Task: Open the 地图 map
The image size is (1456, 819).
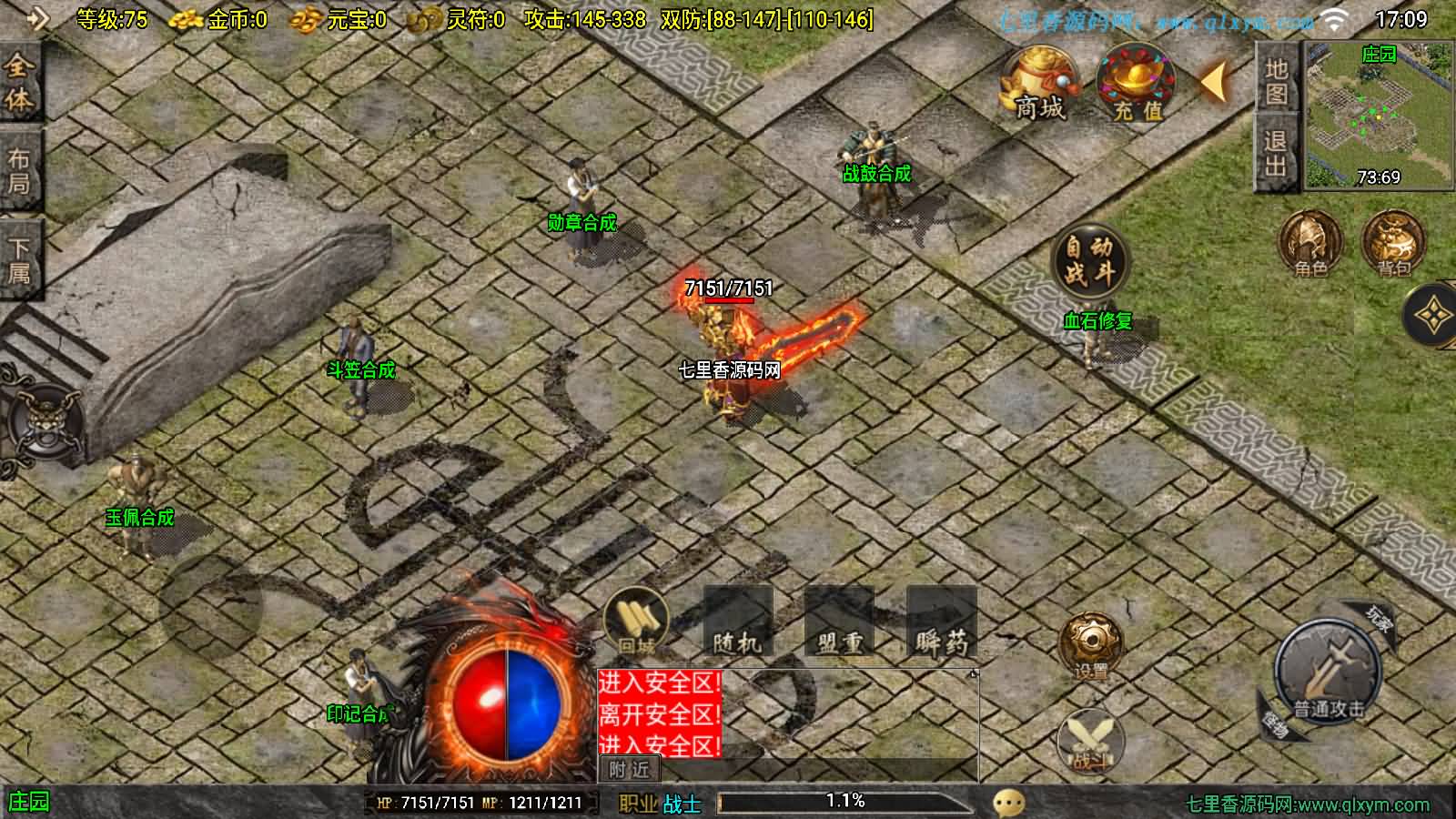Action: pos(1277,82)
